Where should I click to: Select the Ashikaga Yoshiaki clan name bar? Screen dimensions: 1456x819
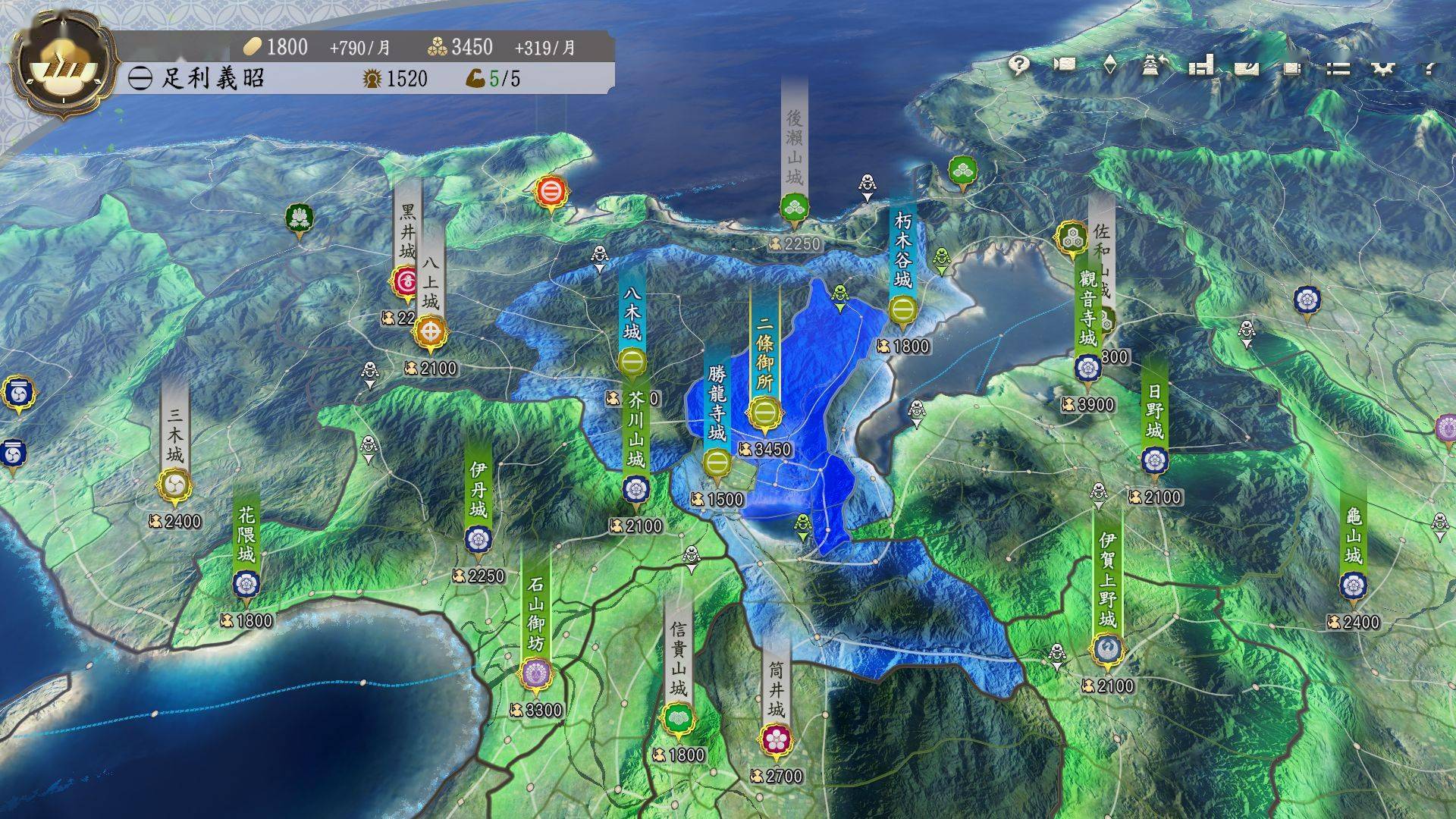pos(212,78)
